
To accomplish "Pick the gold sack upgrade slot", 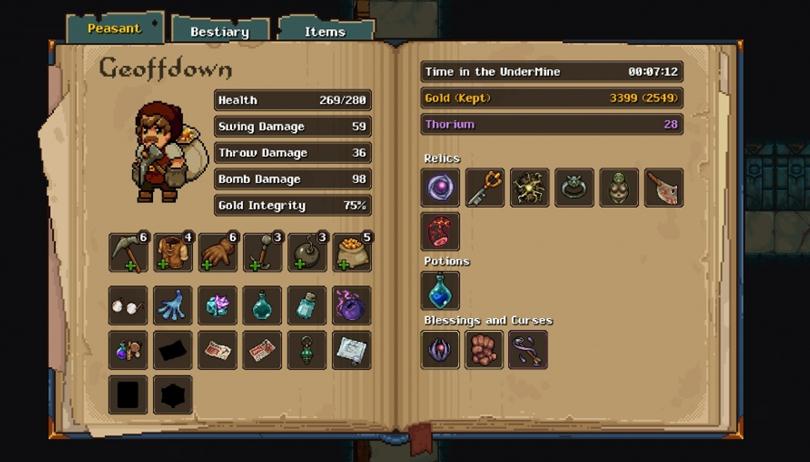I will (x=352, y=253).
